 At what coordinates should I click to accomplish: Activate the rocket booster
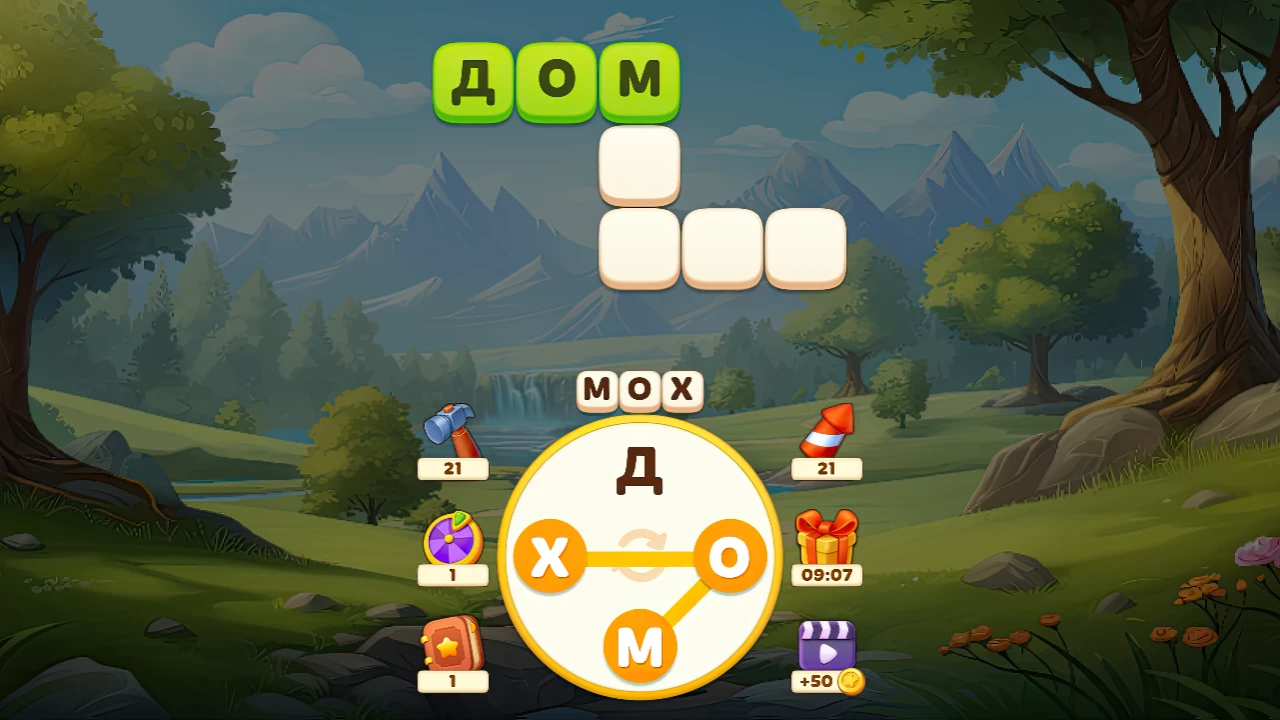(827, 432)
